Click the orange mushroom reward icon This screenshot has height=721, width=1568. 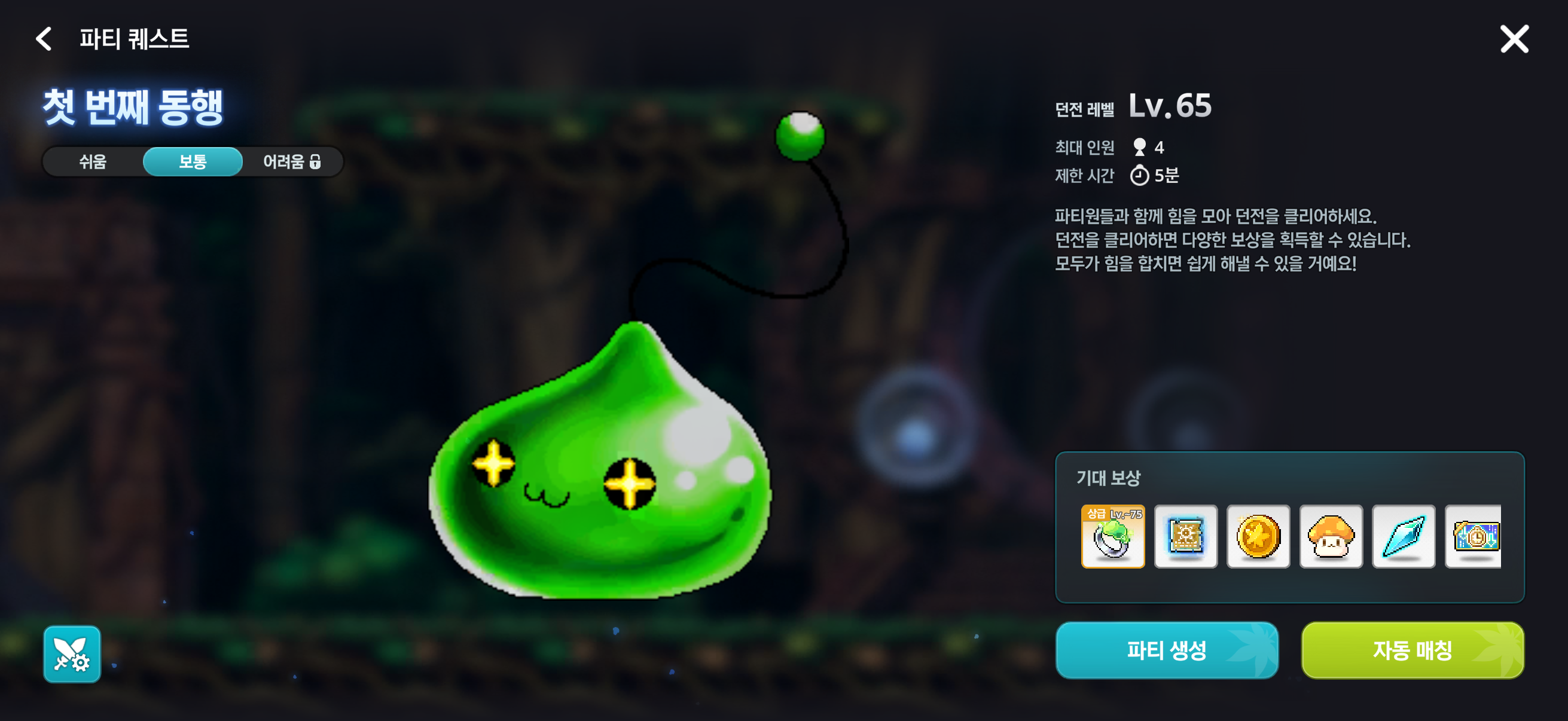pyautogui.click(x=1331, y=537)
